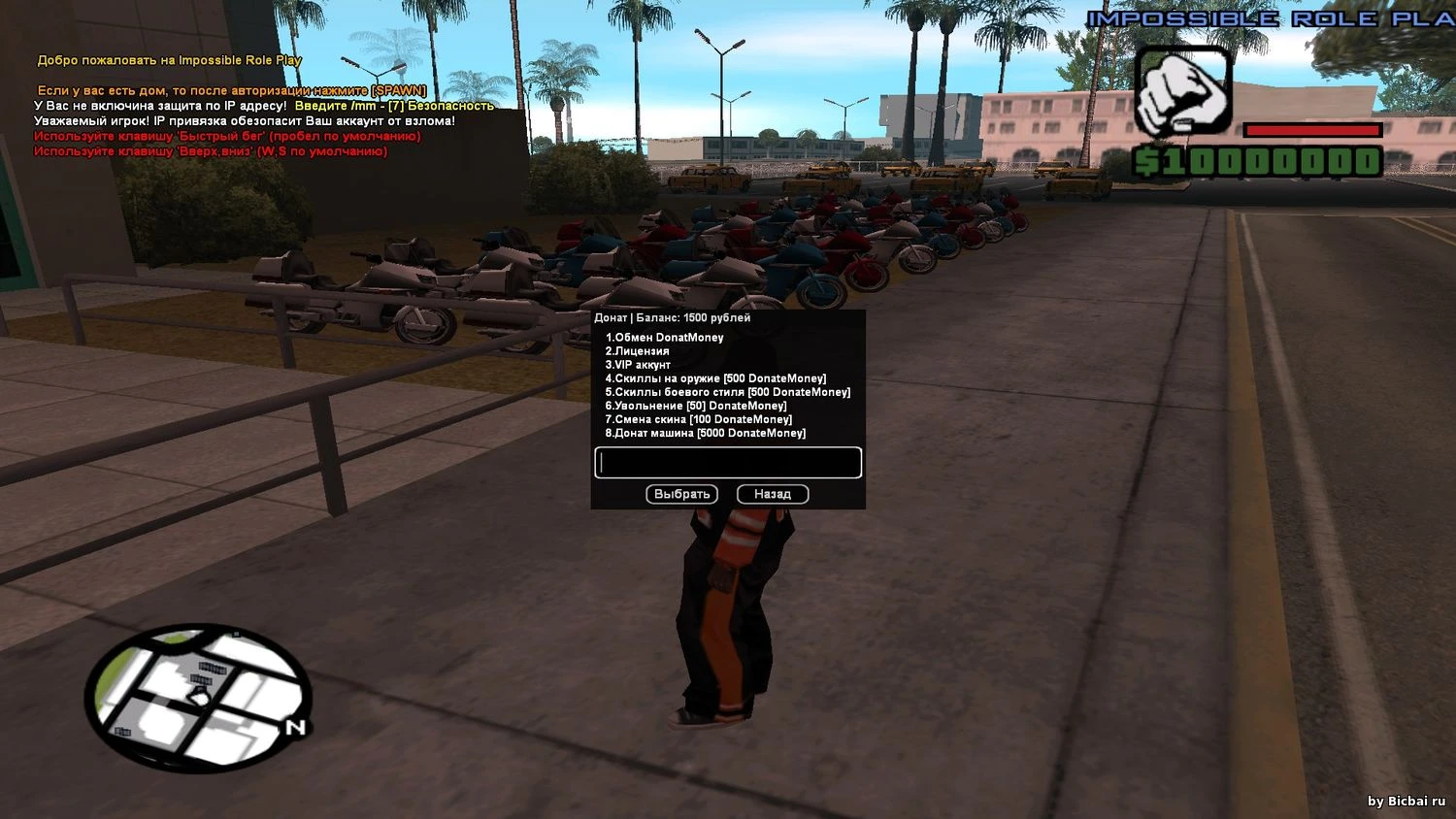Click the circular radar minimap
Image resolution: width=1456 pixels, height=819 pixels.
[198, 697]
